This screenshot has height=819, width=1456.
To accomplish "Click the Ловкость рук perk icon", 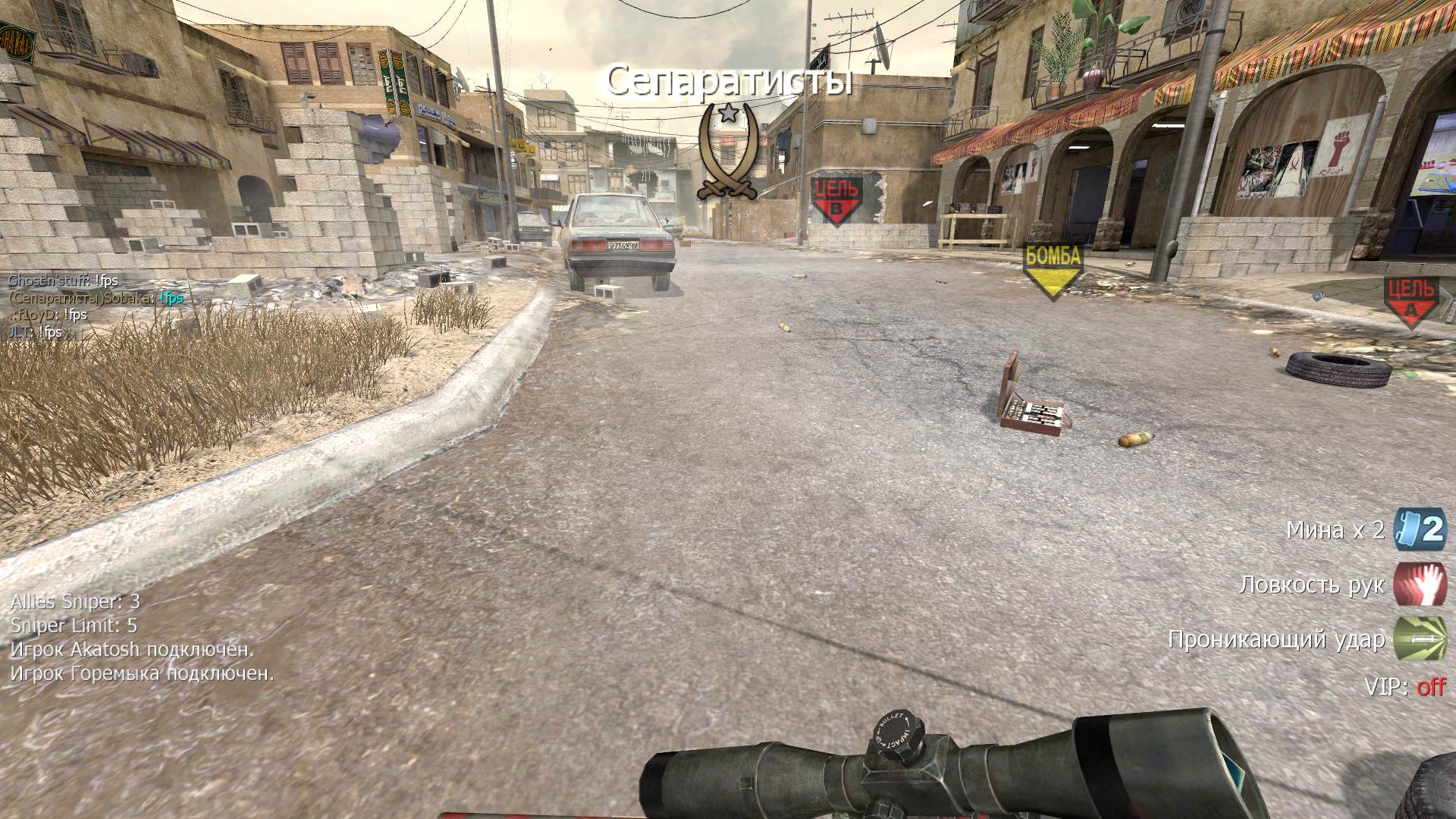I will coord(1420,585).
